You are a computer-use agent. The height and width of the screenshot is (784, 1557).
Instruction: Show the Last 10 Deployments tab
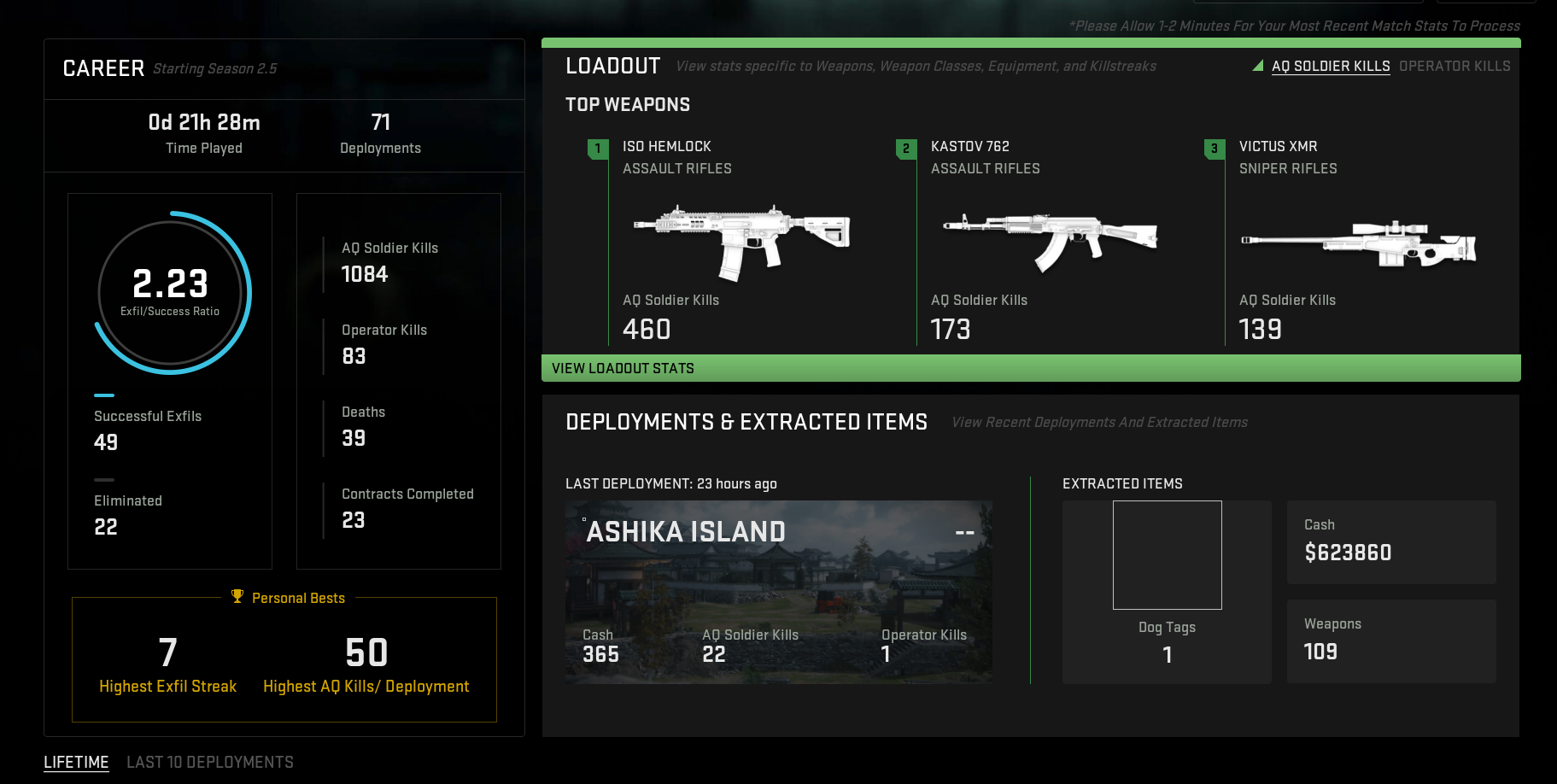click(x=210, y=762)
